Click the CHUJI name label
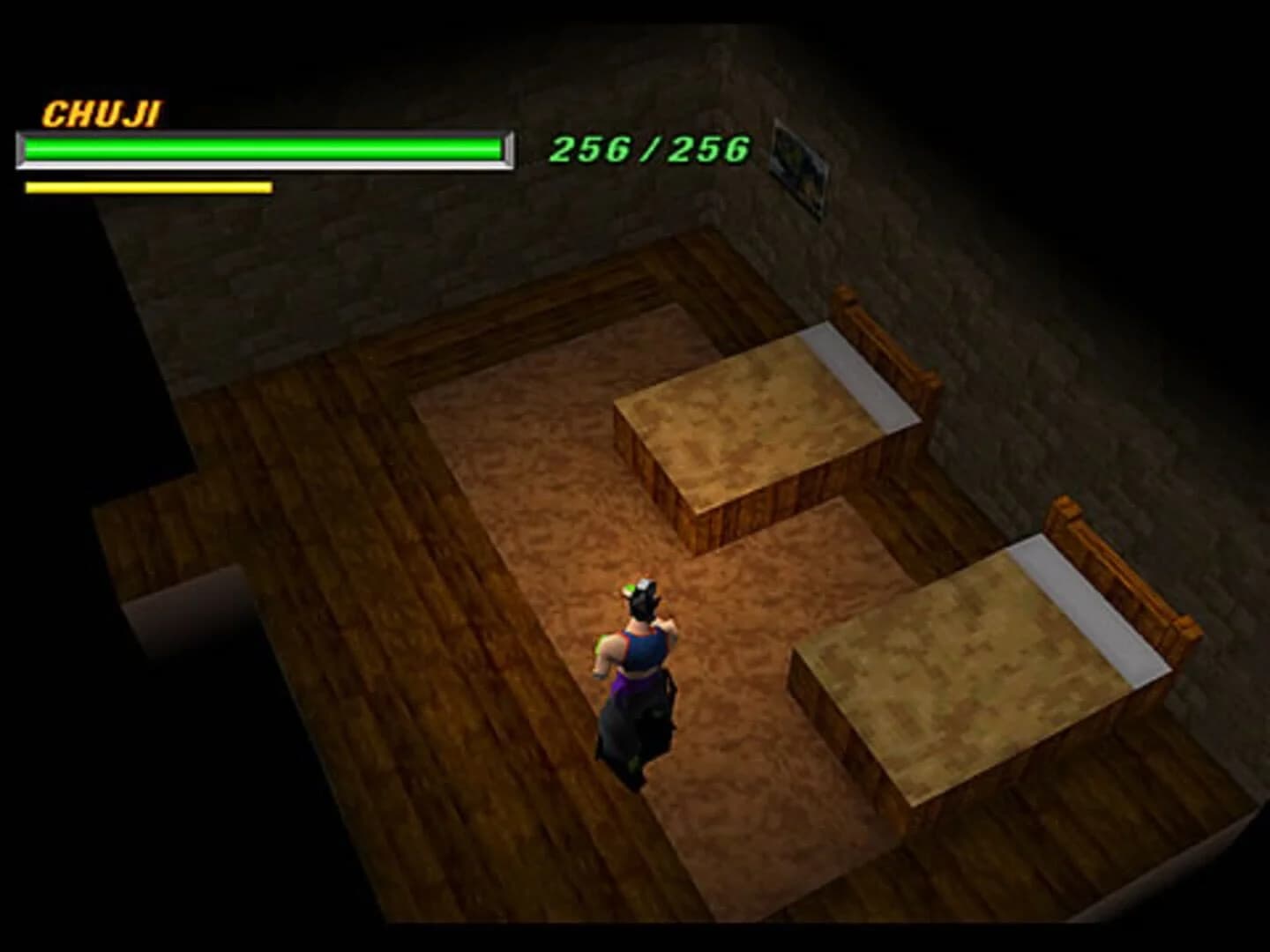Screen dimensions: 1270x952 (100, 112)
